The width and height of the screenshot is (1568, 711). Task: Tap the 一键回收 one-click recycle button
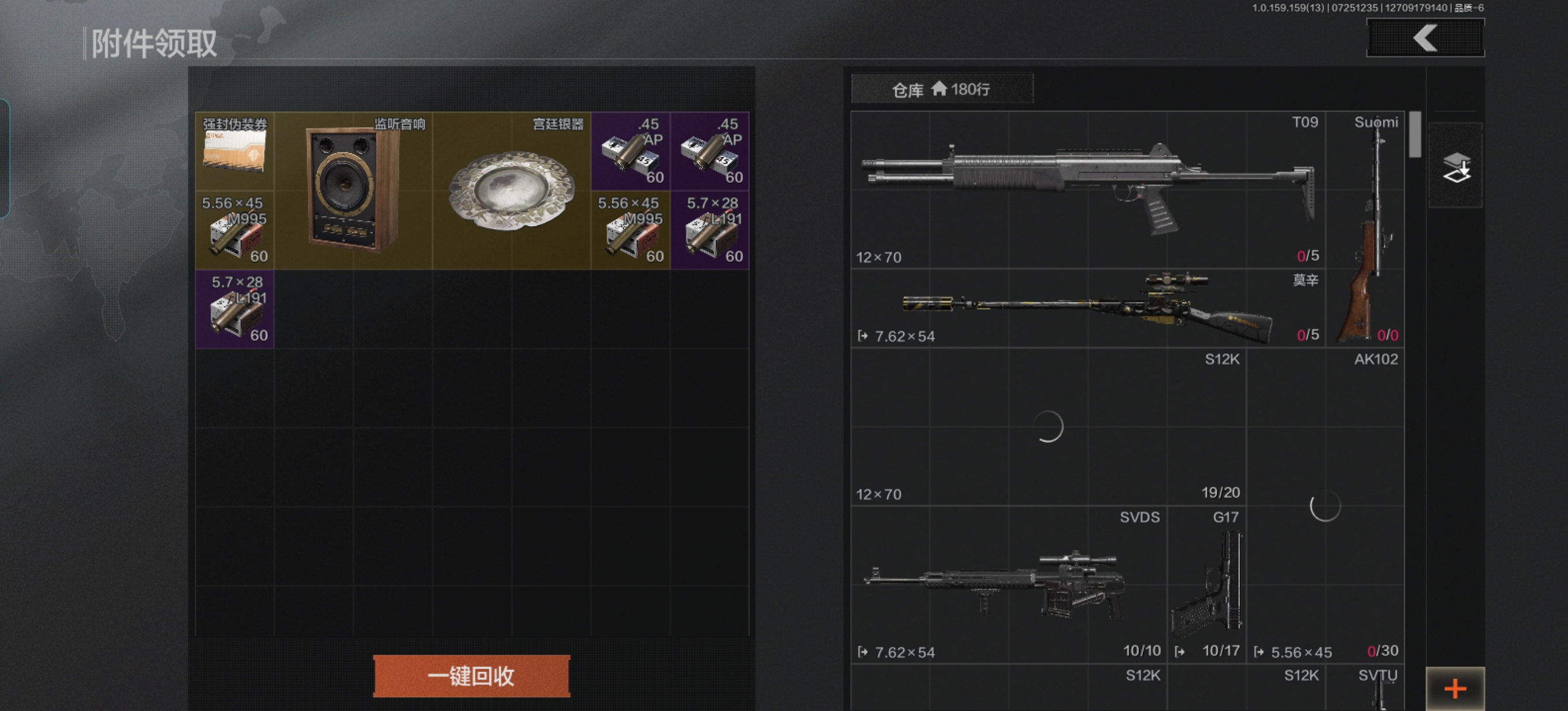tap(471, 676)
